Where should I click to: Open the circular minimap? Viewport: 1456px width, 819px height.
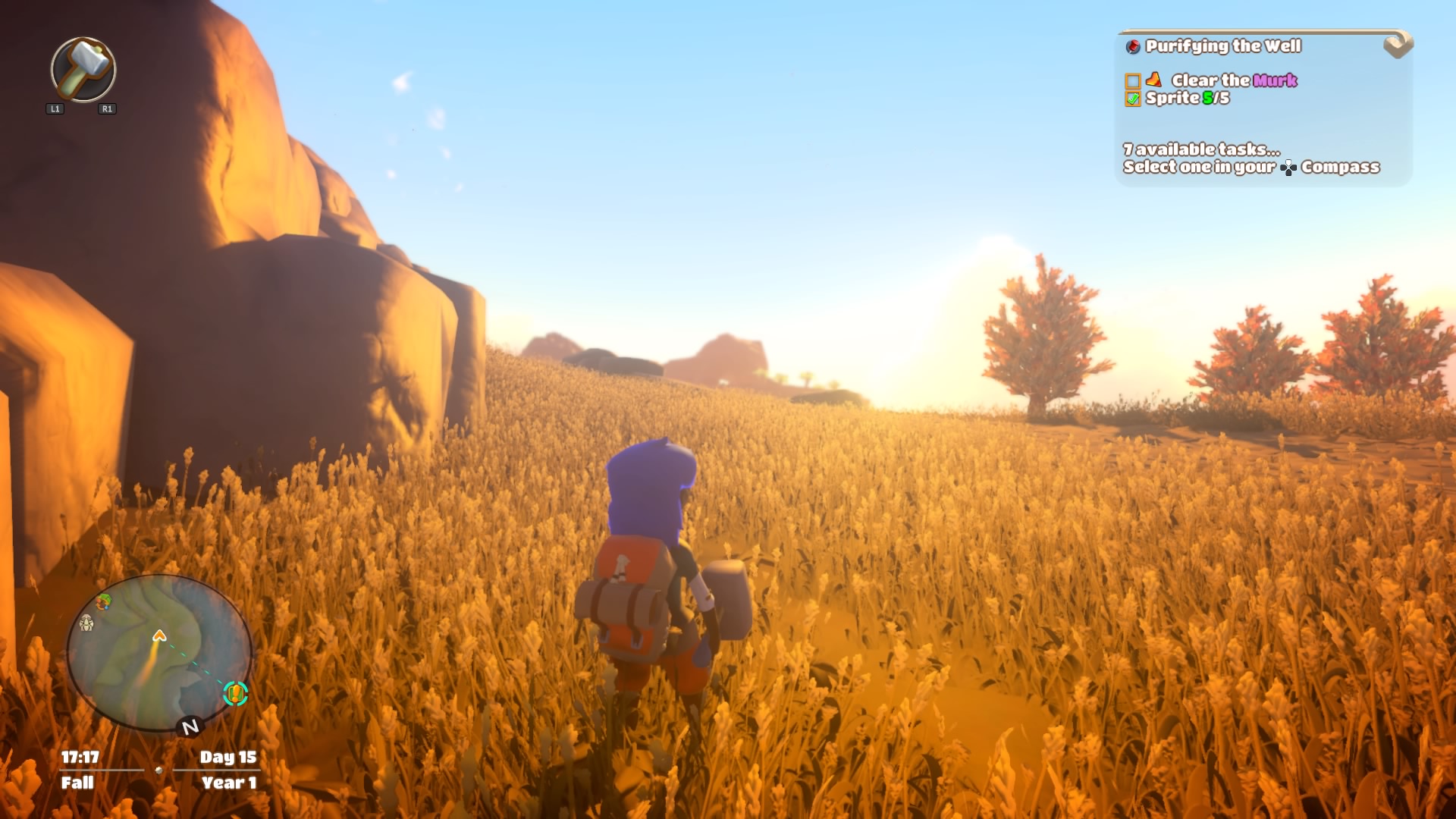(x=159, y=652)
